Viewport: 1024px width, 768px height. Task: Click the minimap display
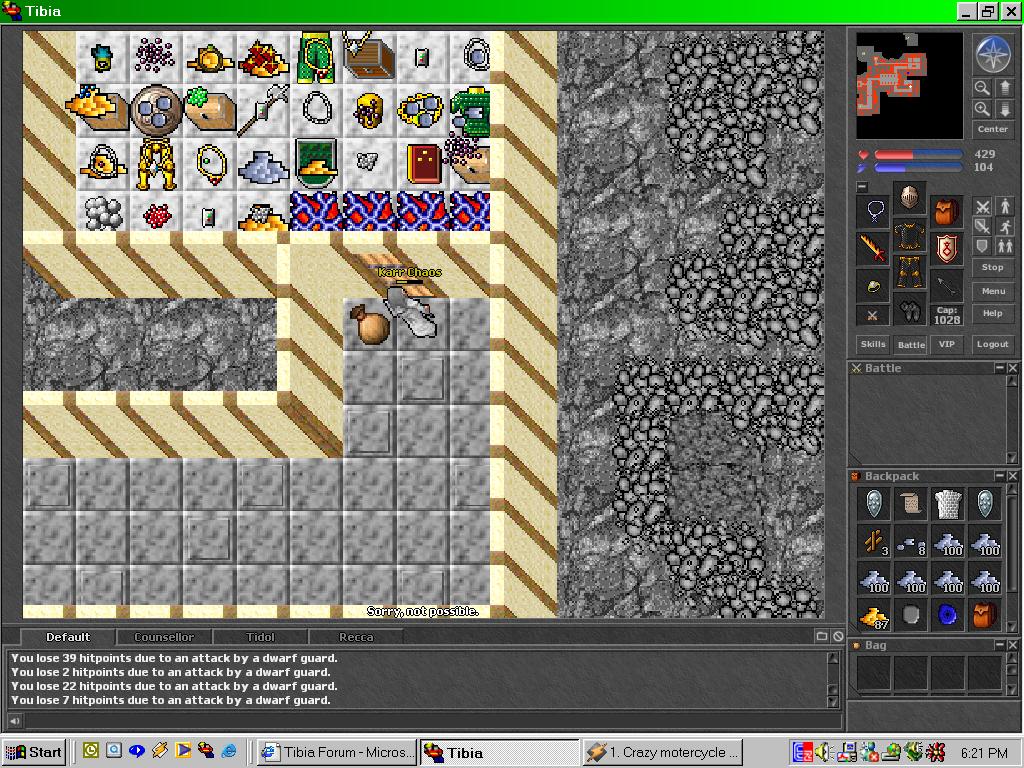909,86
